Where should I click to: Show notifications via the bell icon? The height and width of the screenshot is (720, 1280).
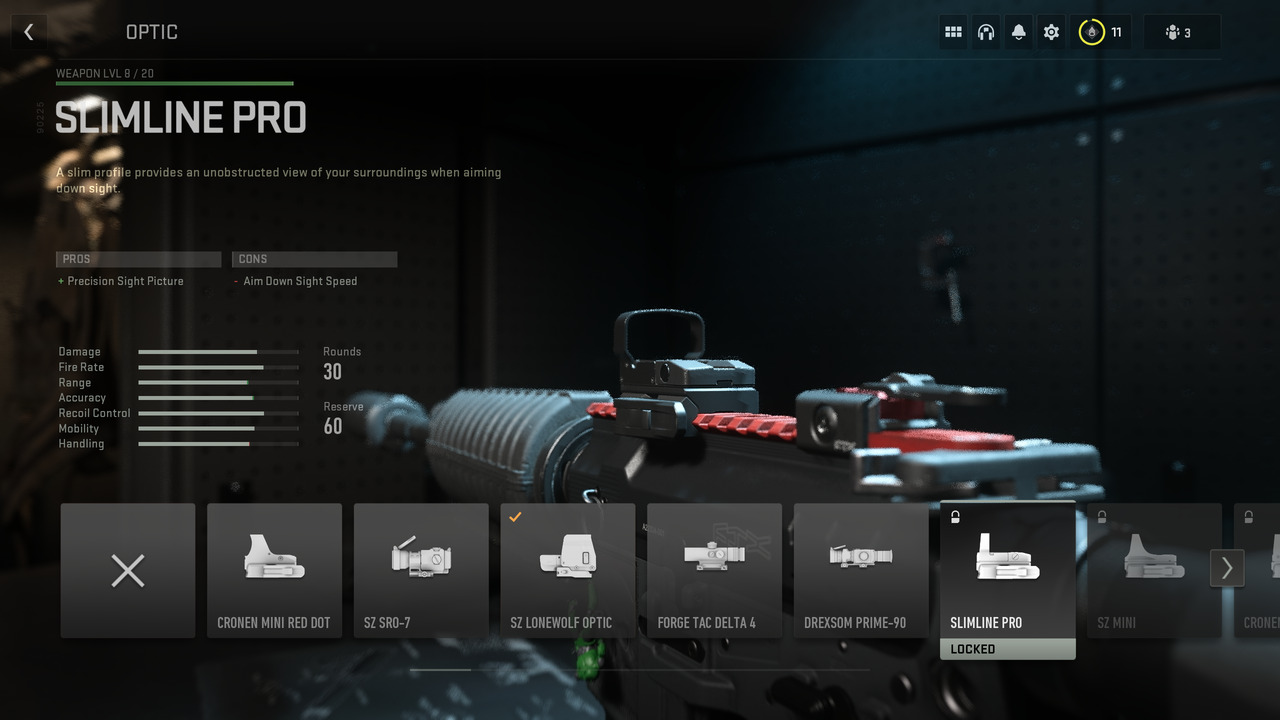tap(1018, 32)
